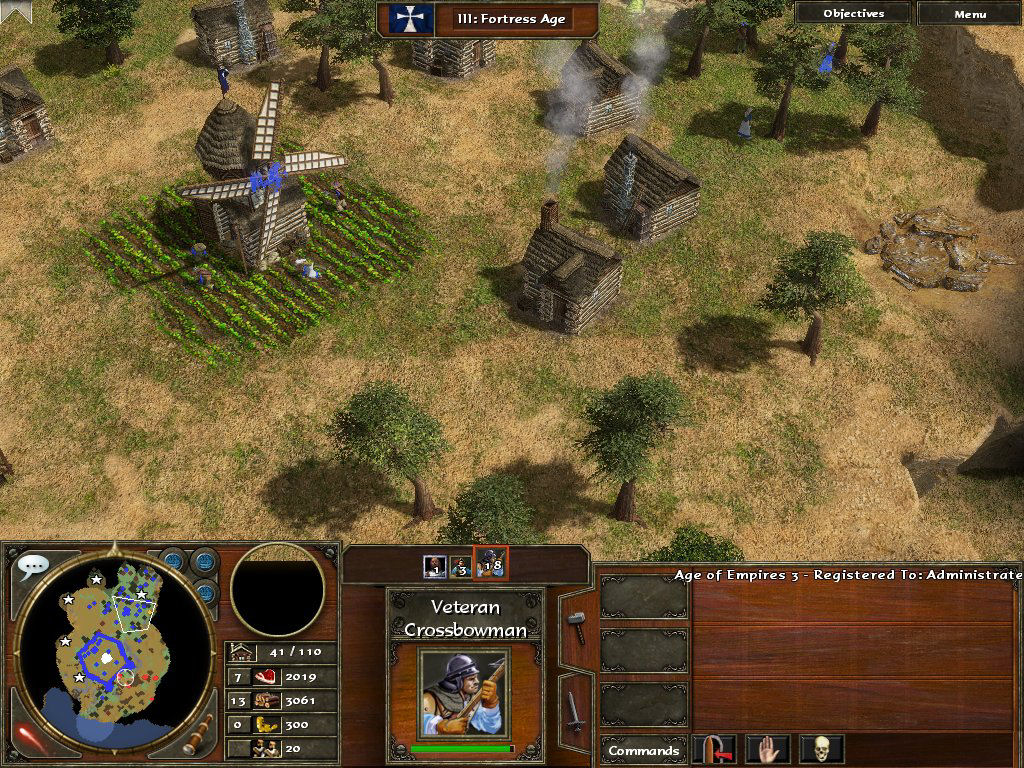Select the explorer group portrait numbered 1
The image size is (1024, 768).
click(434, 566)
